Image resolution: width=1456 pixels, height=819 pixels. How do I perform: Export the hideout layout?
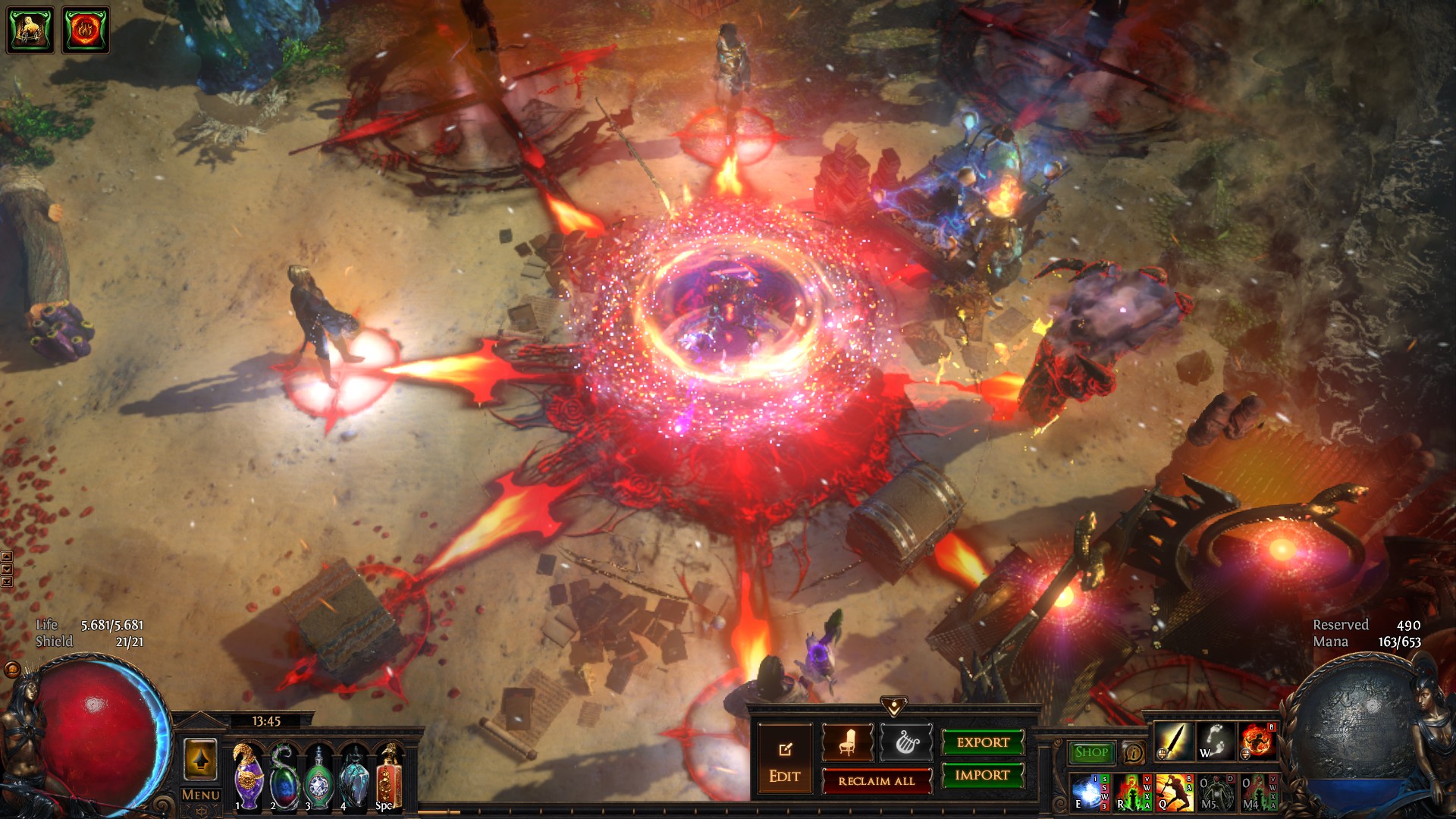point(982,742)
